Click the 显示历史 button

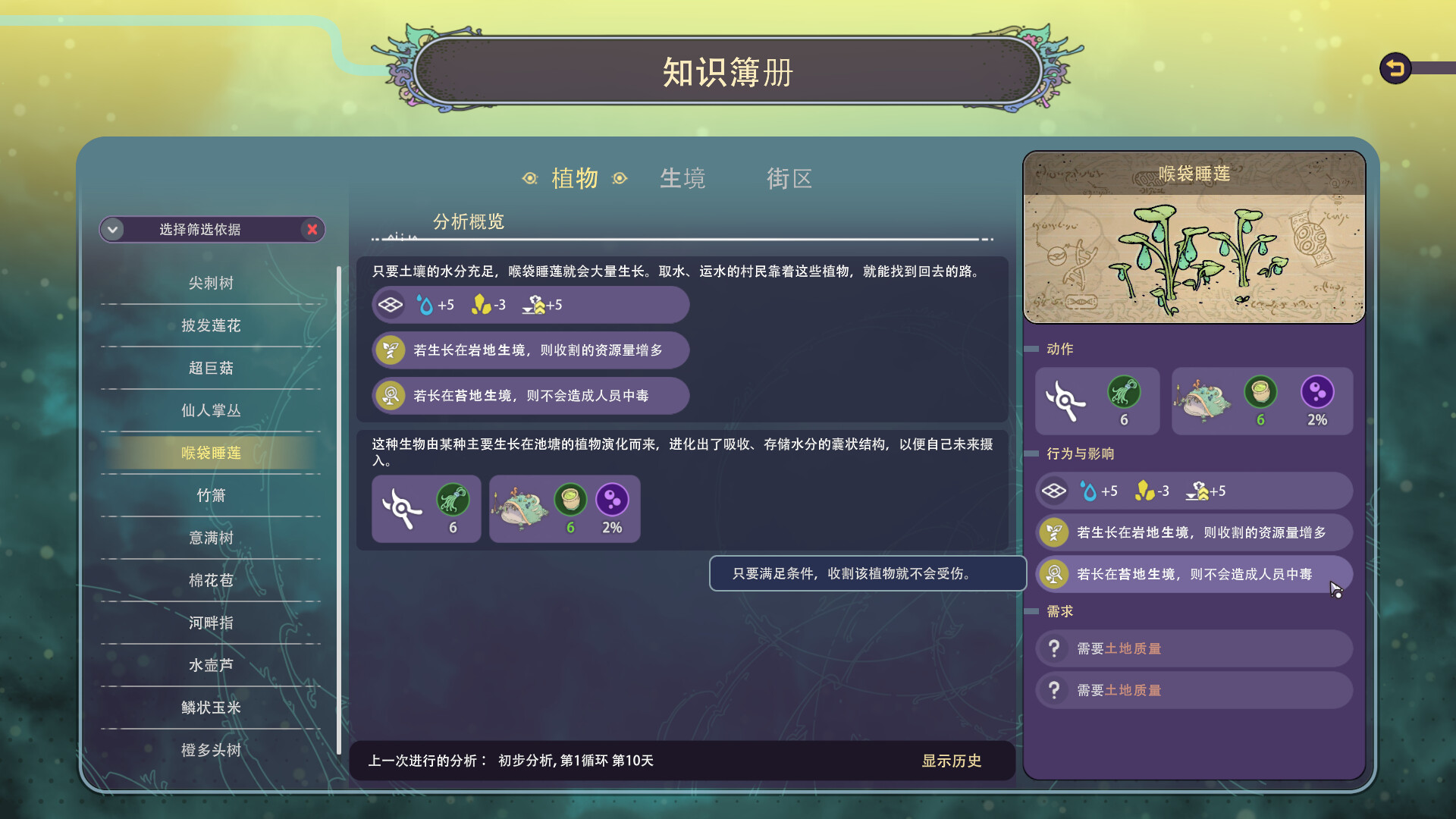pyautogui.click(x=952, y=761)
